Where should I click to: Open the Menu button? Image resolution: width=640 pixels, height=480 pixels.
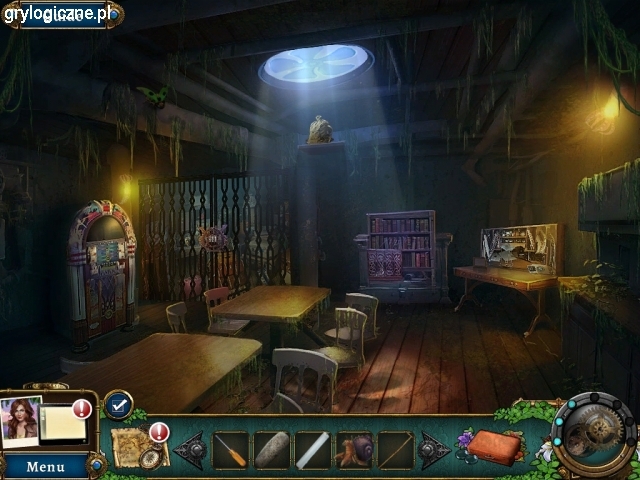[x=45, y=466]
